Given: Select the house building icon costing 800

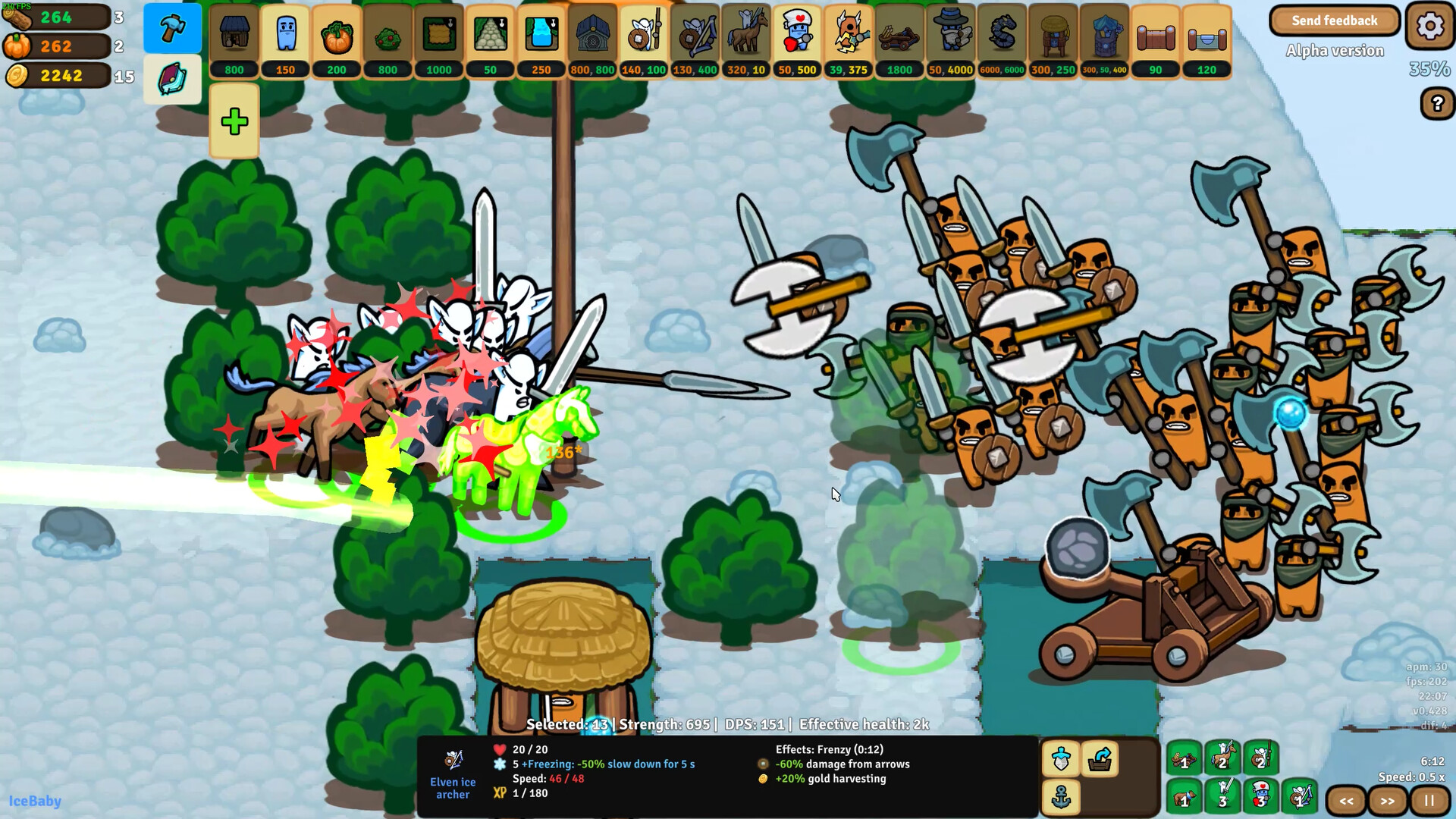Looking at the screenshot, I should coord(234,34).
